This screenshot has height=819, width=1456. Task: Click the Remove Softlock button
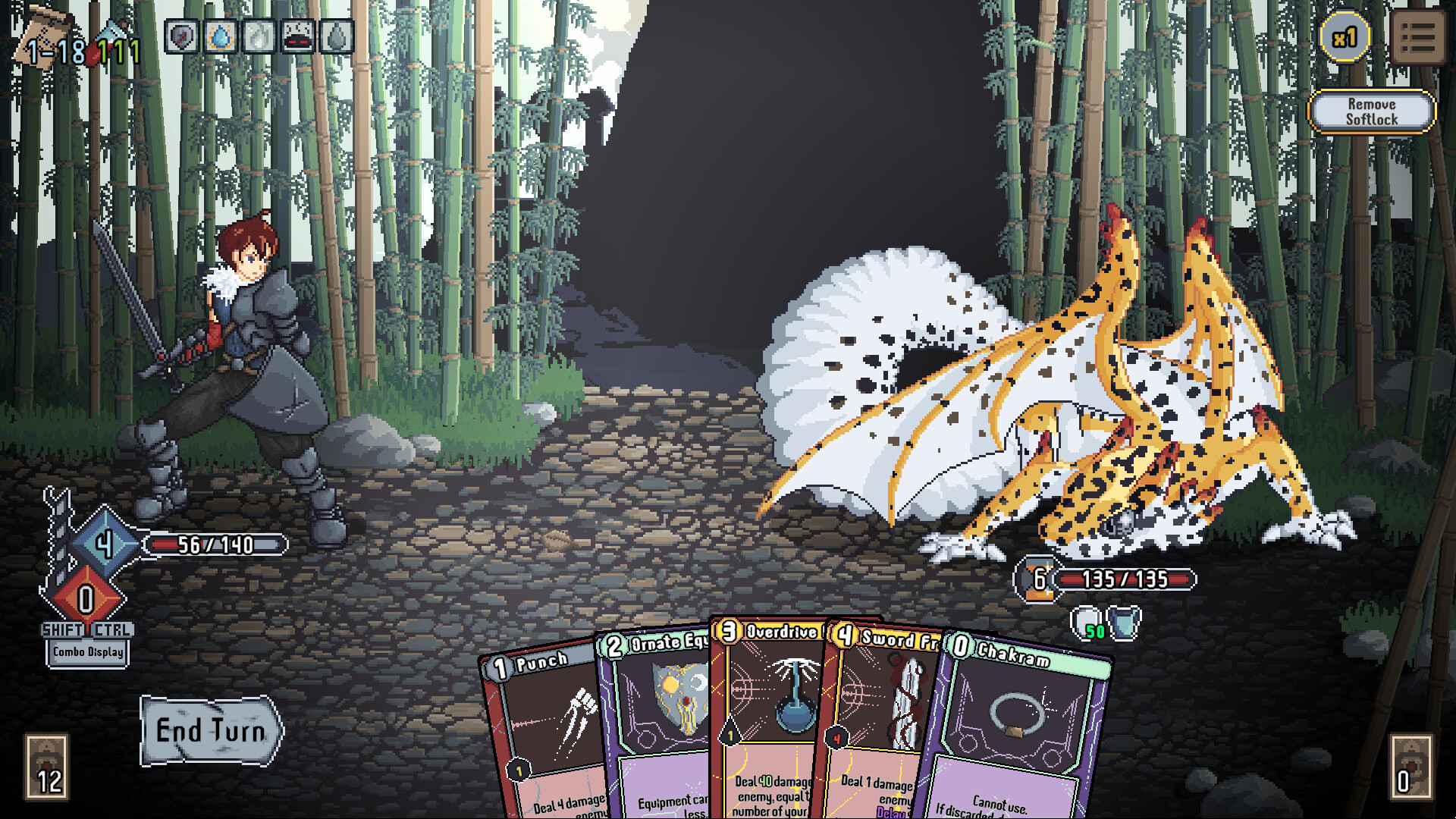point(1371,111)
